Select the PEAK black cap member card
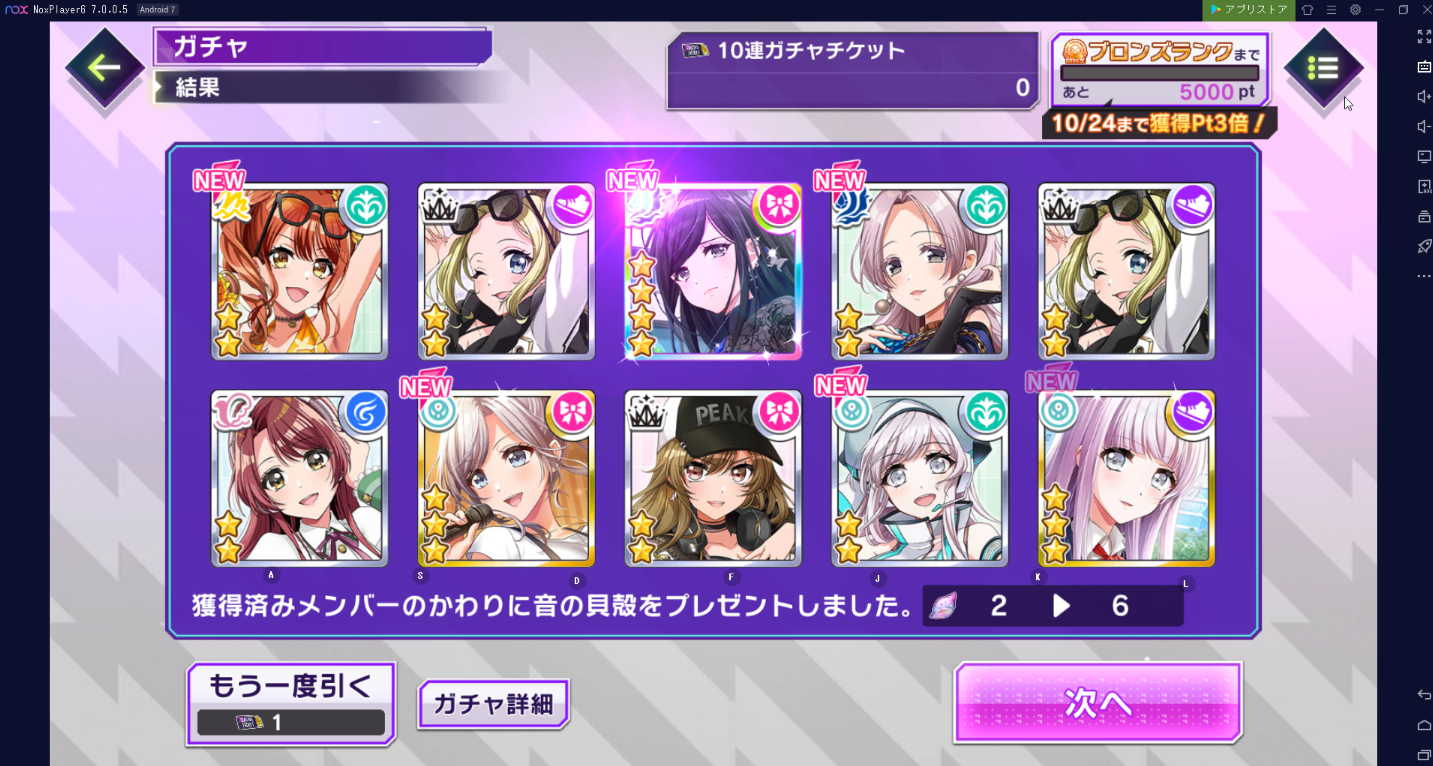Viewport: 1433px width, 766px height. point(713,478)
